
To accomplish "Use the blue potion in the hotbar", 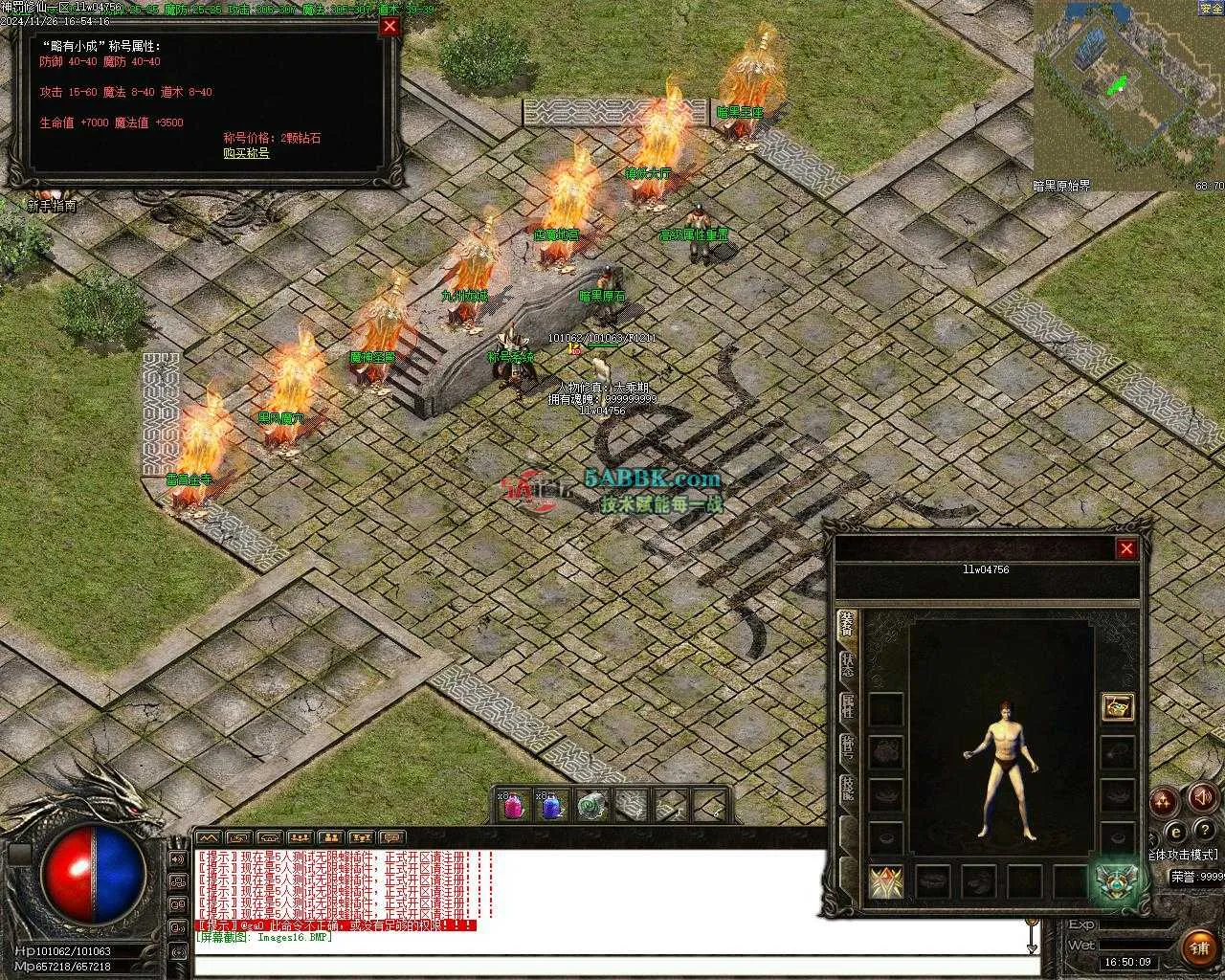I will [x=550, y=806].
